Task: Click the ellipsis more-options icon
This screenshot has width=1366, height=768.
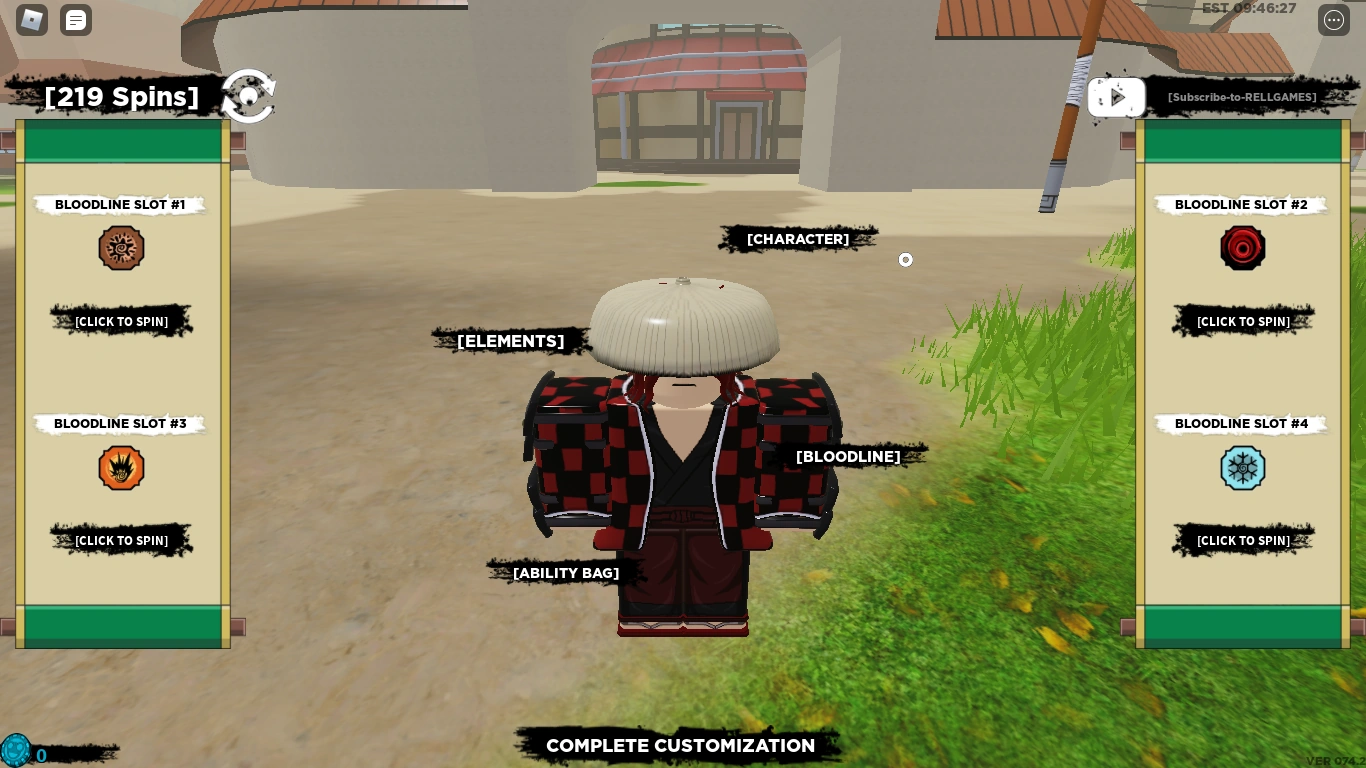Action: (1334, 20)
